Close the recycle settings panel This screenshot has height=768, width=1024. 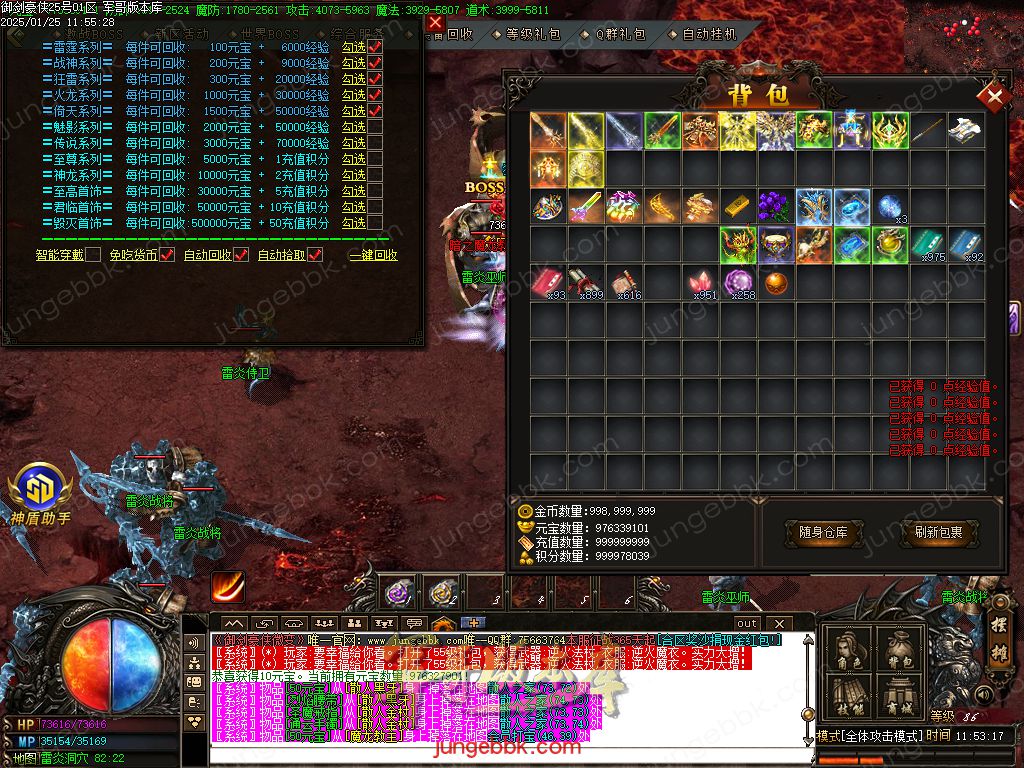tap(434, 22)
